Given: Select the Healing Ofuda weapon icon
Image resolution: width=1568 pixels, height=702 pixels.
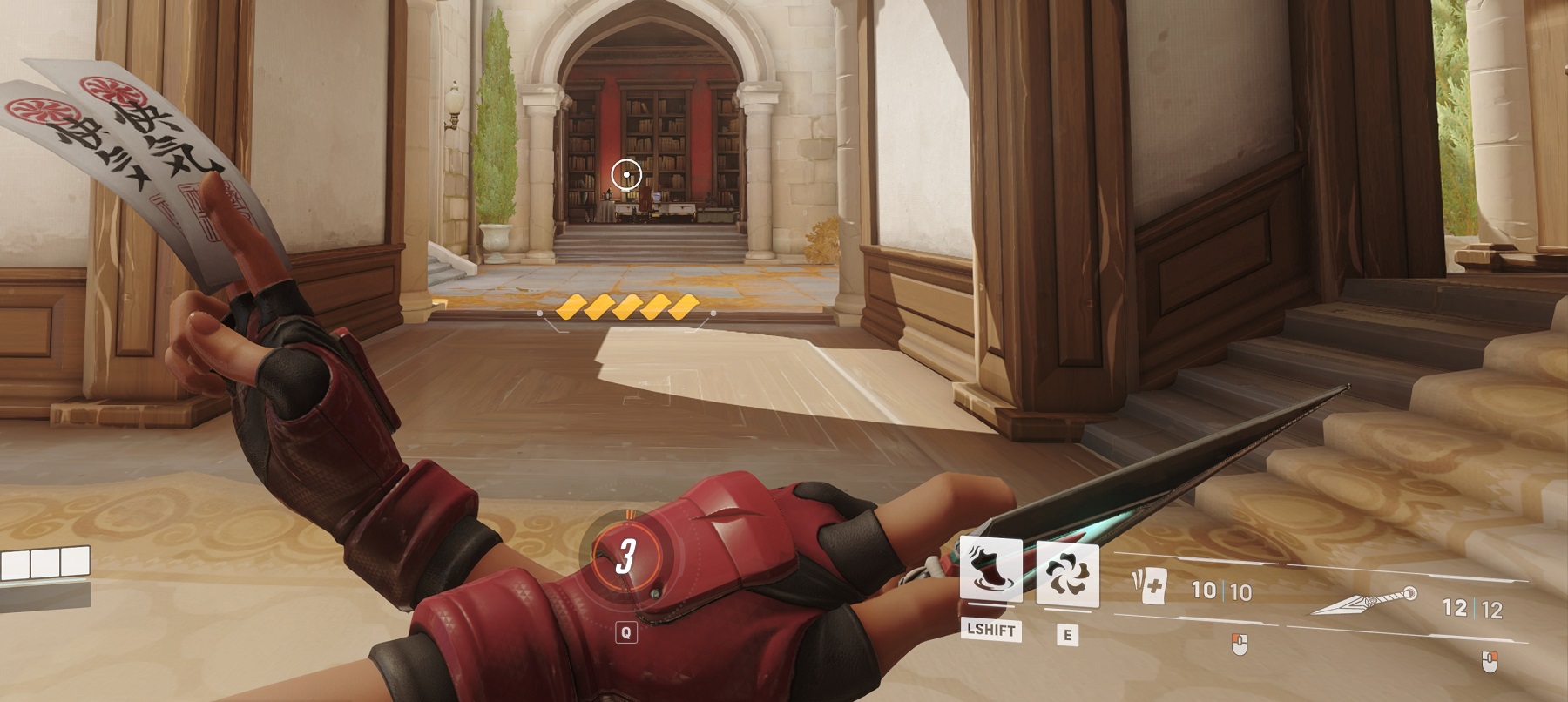Looking at the screenshot, I should point(1149,588).
